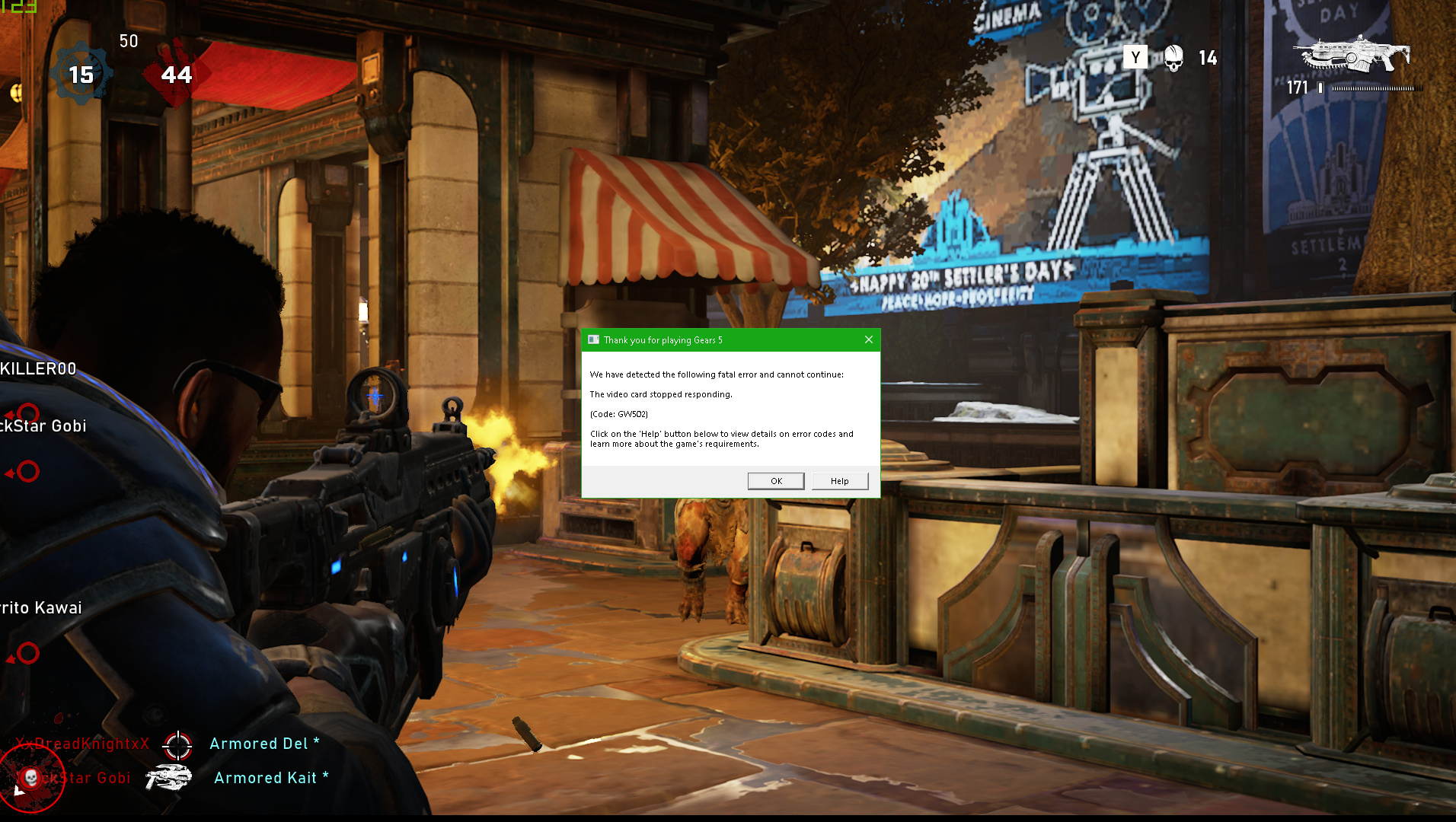
Task: Open Help for error code details
Action: [839, 481]
